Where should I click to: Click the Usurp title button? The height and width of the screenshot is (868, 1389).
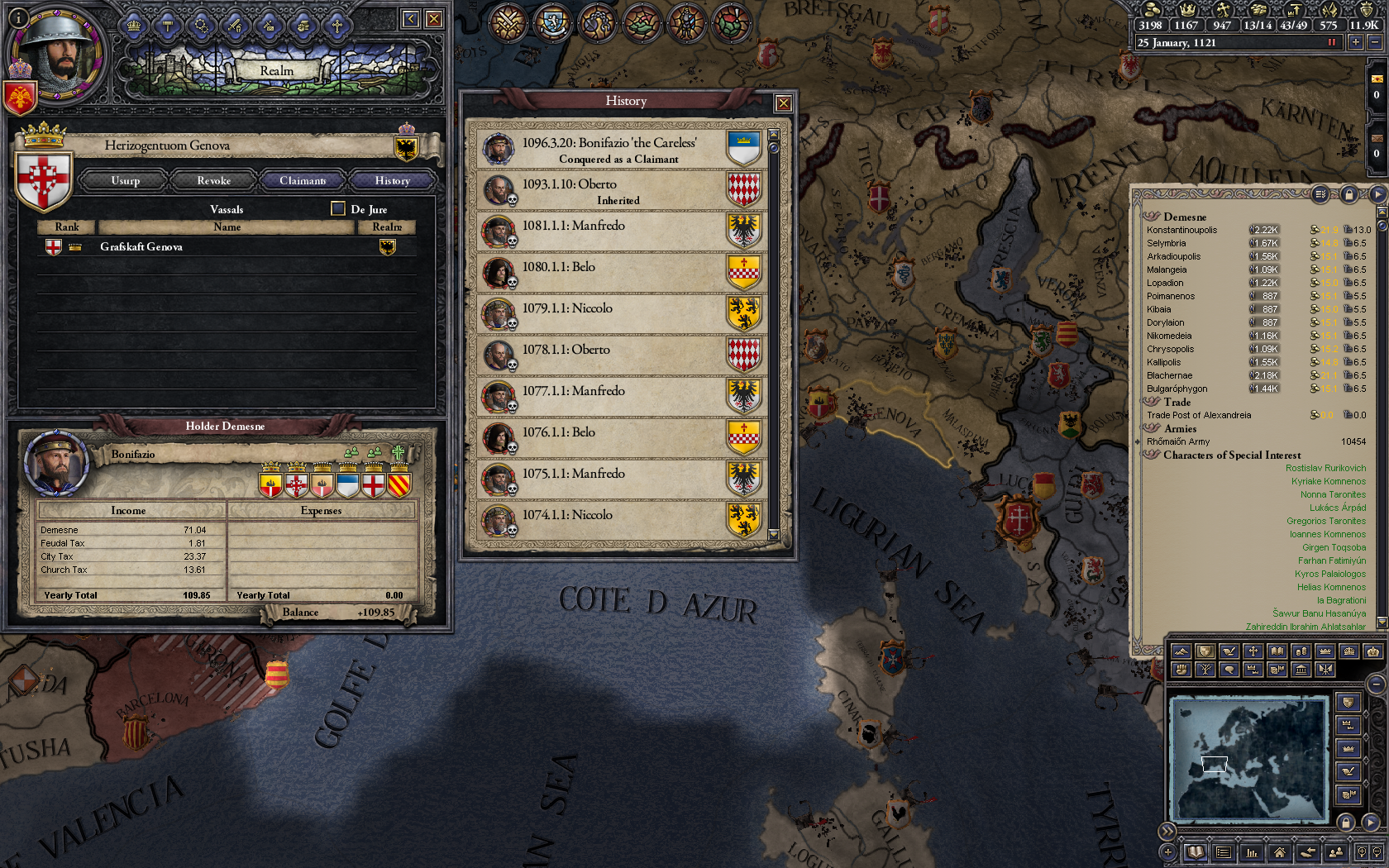[x=126, y=180]
